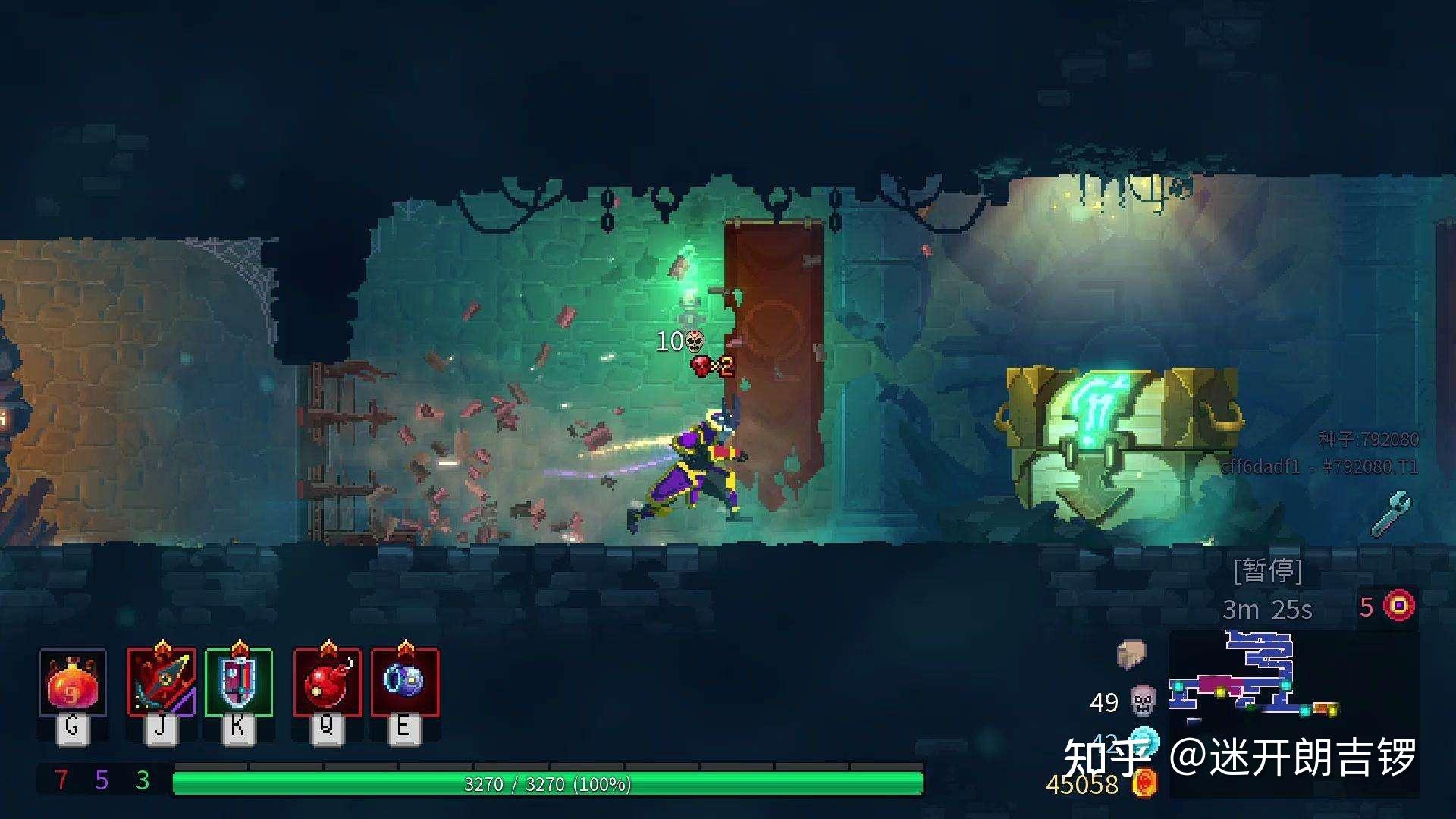Click the wrench tool icon
Screen dimensions: 1456x819
(x=1392, y=513)
